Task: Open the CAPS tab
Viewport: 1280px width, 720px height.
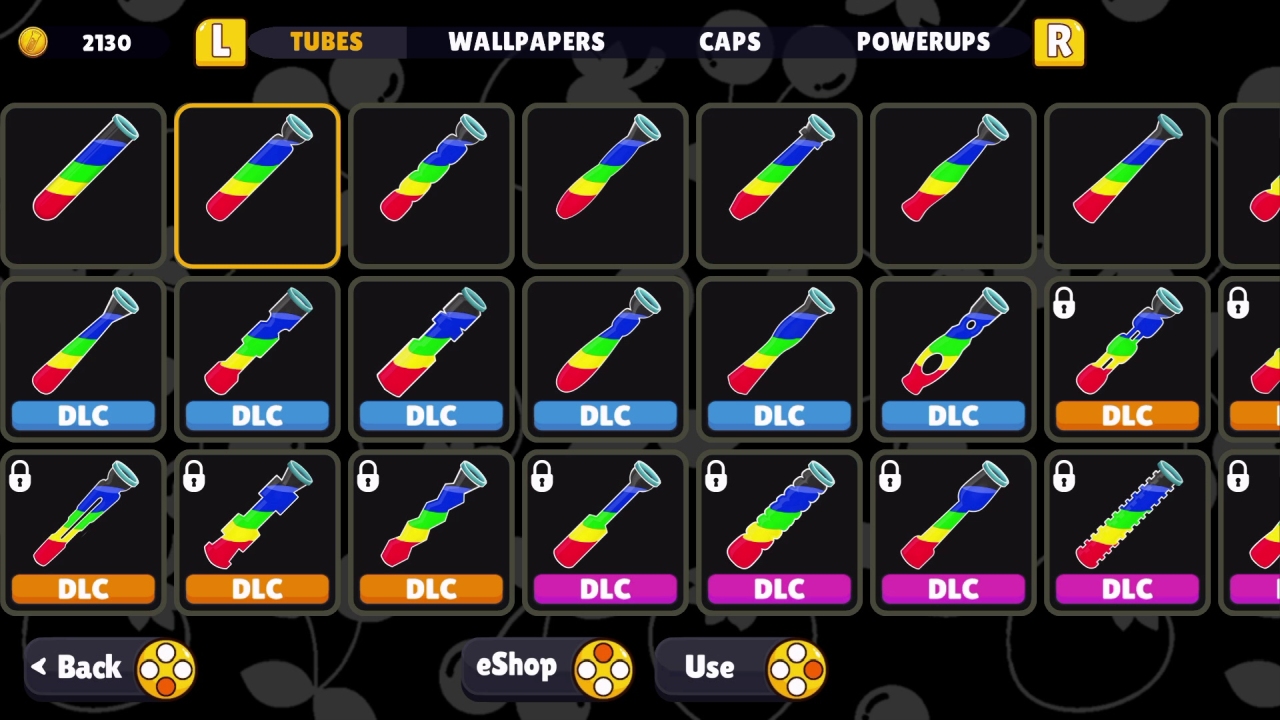Action: 731,42
